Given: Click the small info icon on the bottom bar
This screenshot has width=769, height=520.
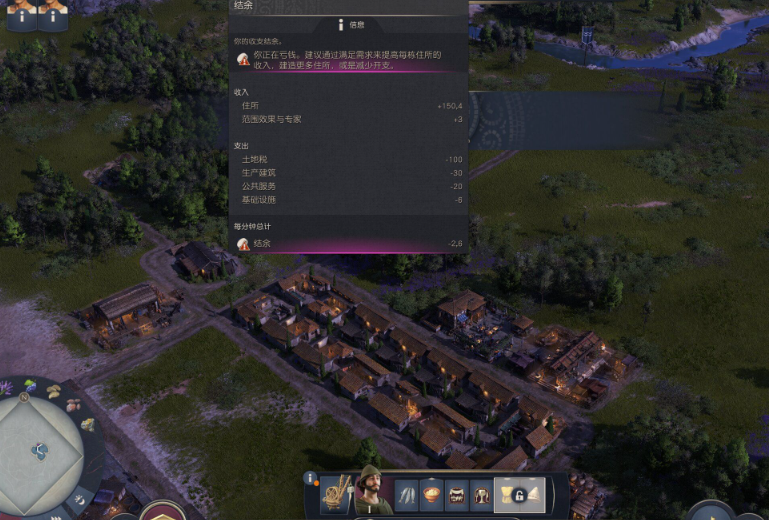Looking at the screenshot, I should point(311,479).
